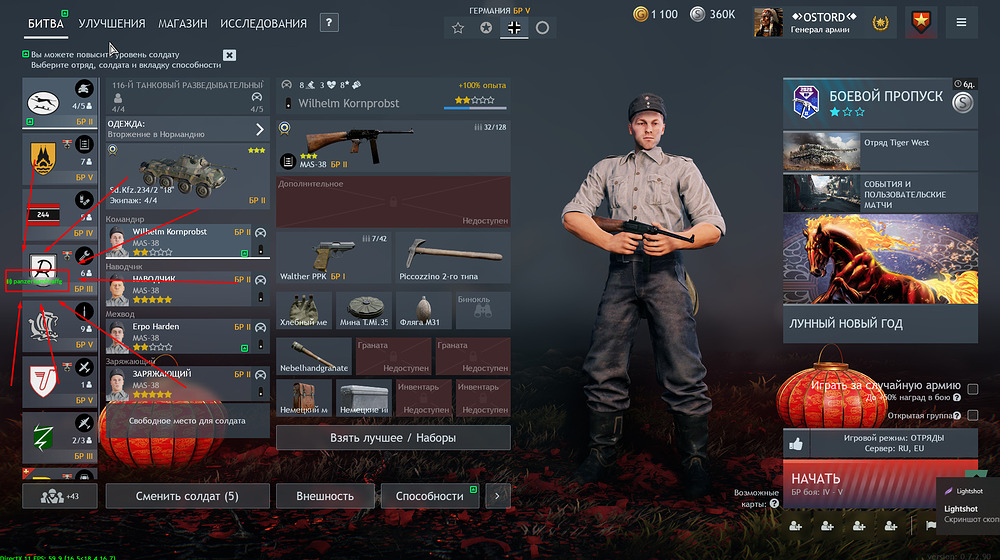Open the Tiger West squad offer
This screenshot has height=560, width=1000.
tap(880, 152)
